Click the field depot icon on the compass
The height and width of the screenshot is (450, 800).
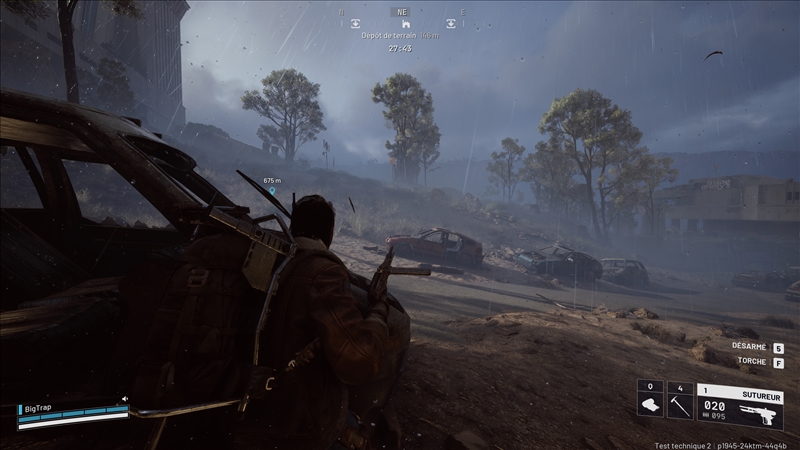click(405, 22)
